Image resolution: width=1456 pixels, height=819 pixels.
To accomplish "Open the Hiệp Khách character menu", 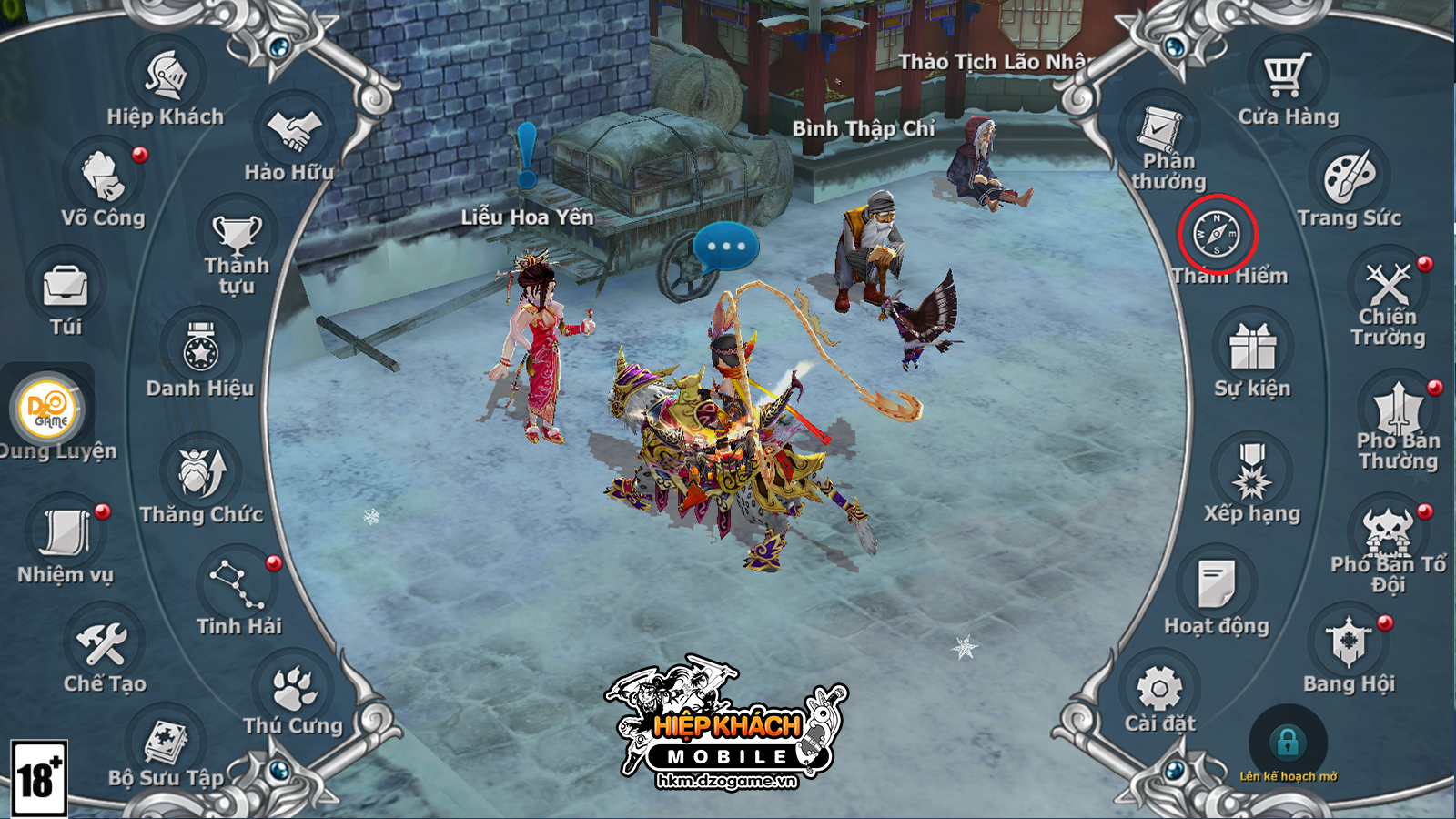I will coord(166,76).
